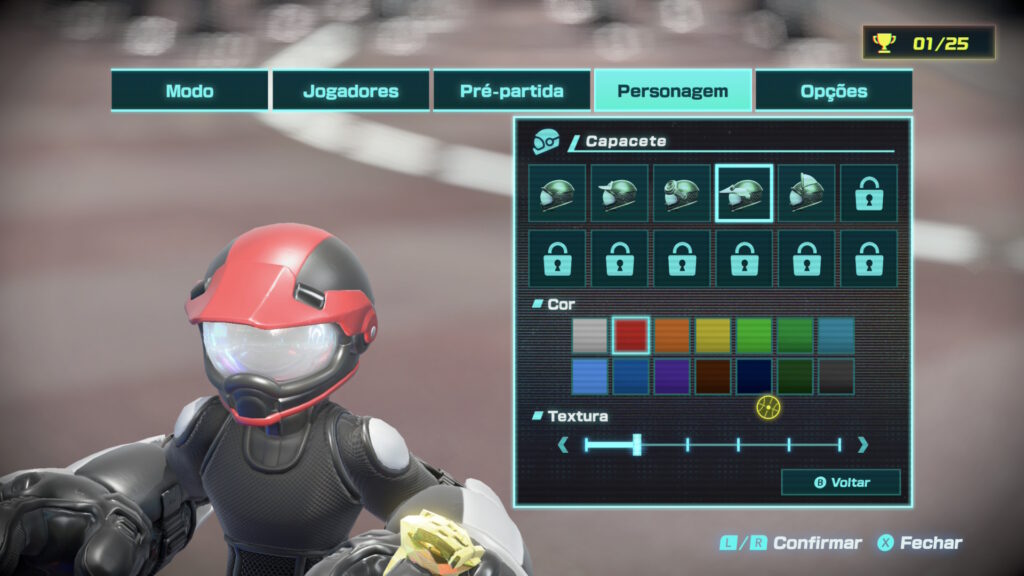Click the Textura left arrow
The height and width of the screenshot is (576, 1024).
(563, 445)
